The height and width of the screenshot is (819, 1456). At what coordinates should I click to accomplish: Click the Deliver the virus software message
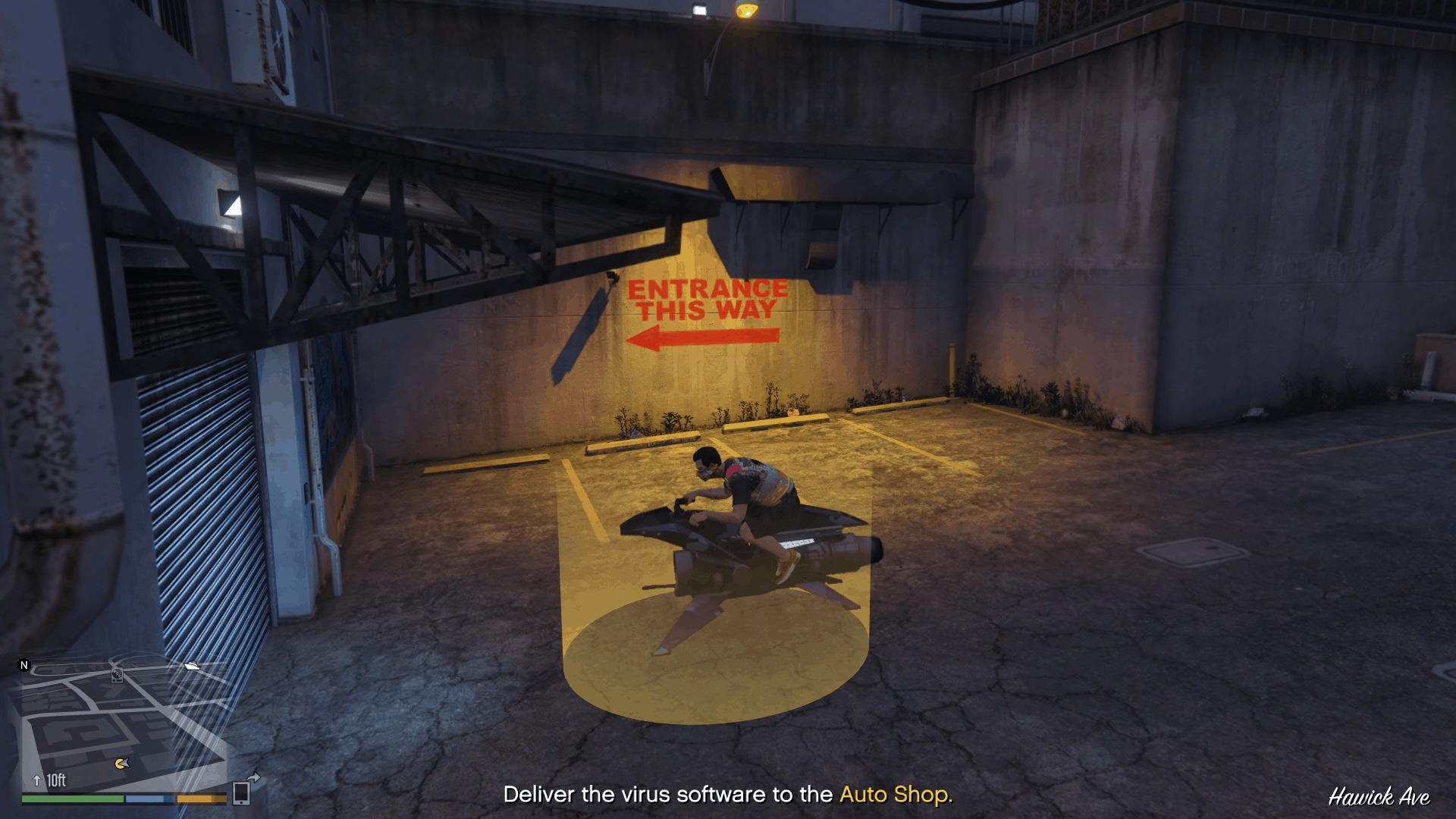coord(667,796)
